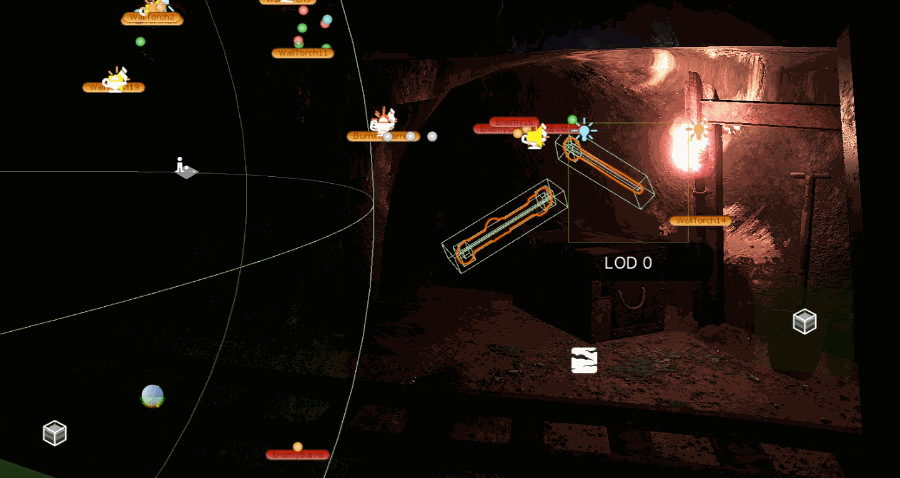The width and height of the screenshot is (900, 478).
Task: Click the white cube gizmo near the barrel
Action: (804, 321)
